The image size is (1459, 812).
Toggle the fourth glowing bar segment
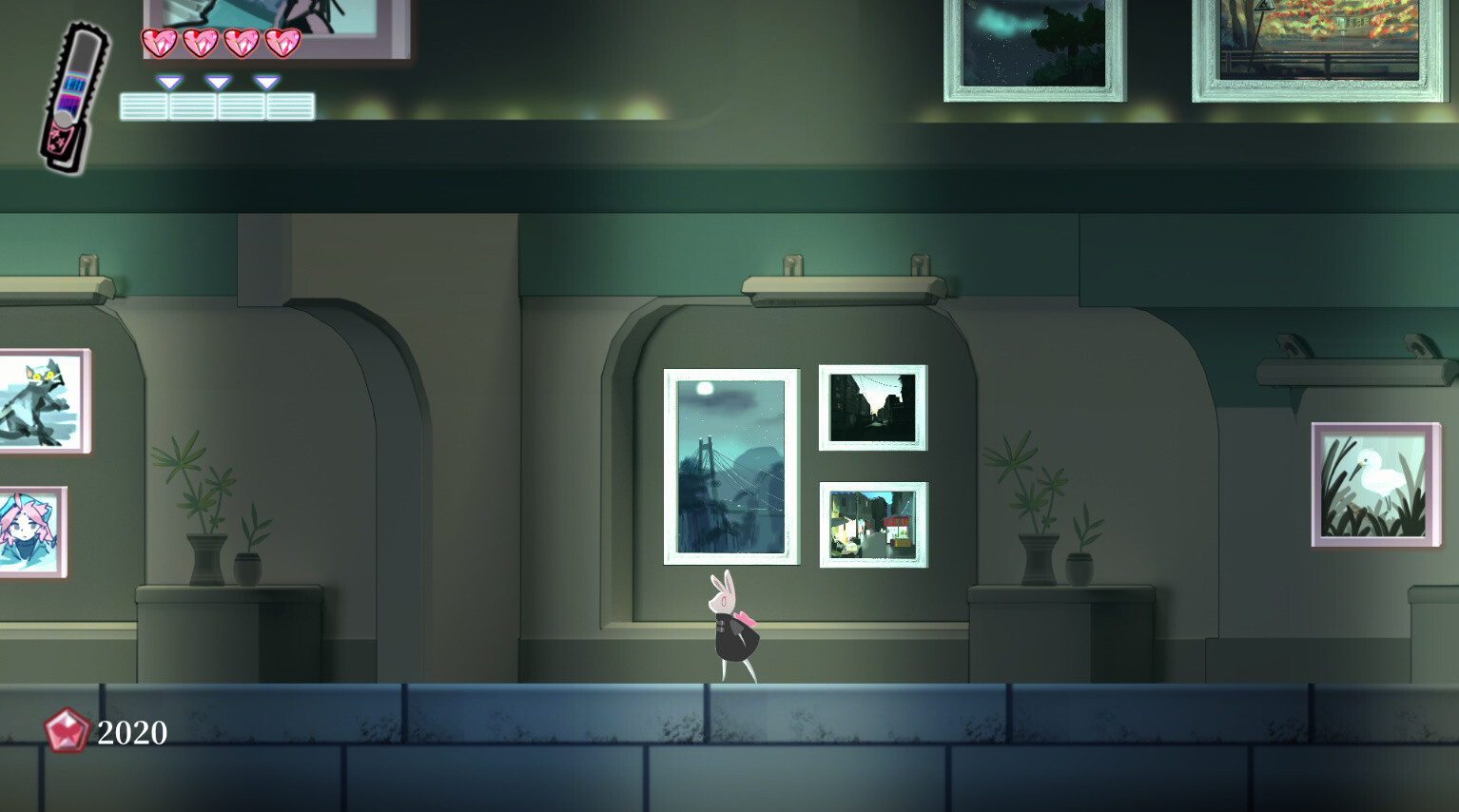tap(290, 105)
